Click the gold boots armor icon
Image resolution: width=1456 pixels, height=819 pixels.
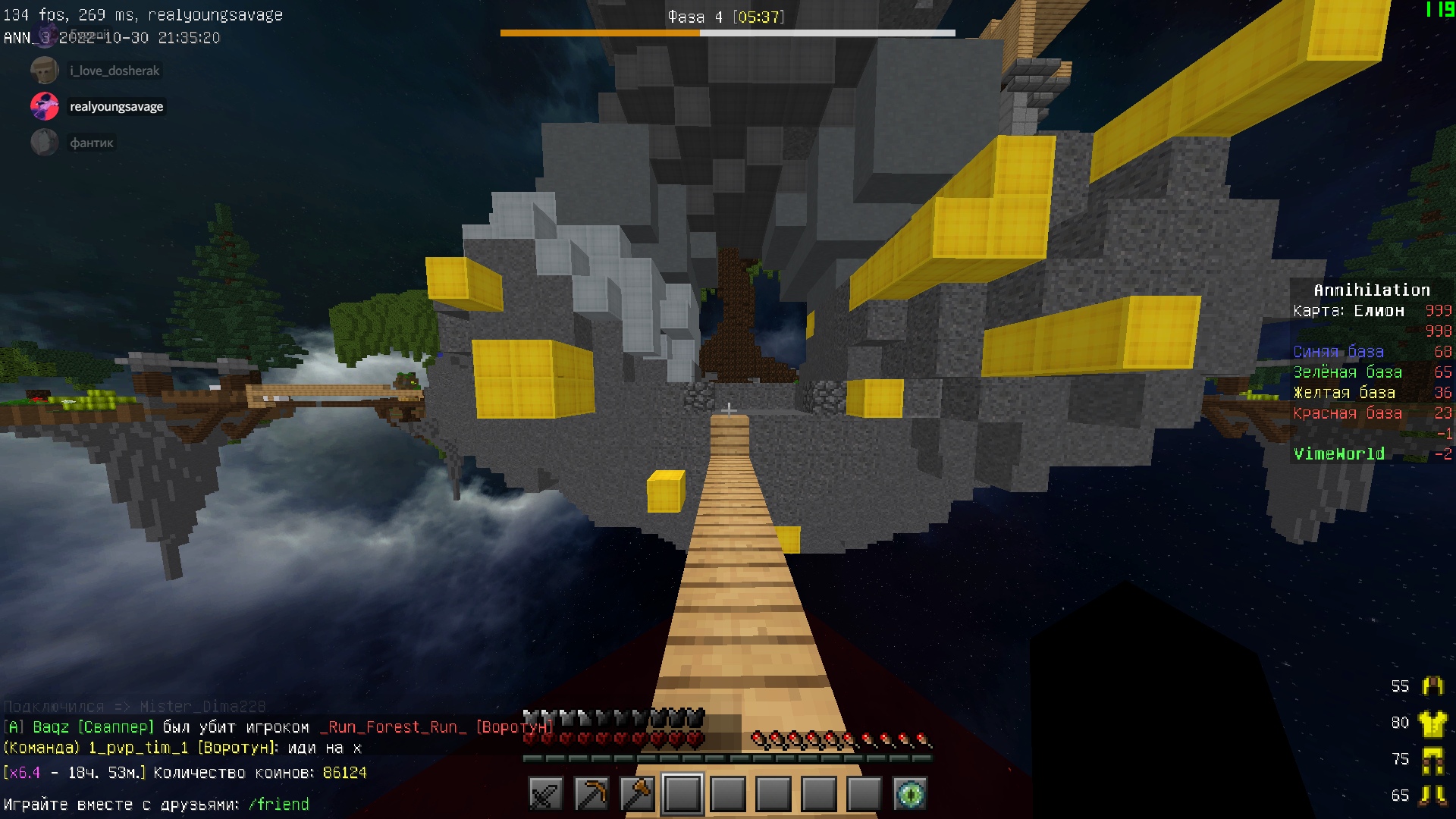coord(1432,795)
